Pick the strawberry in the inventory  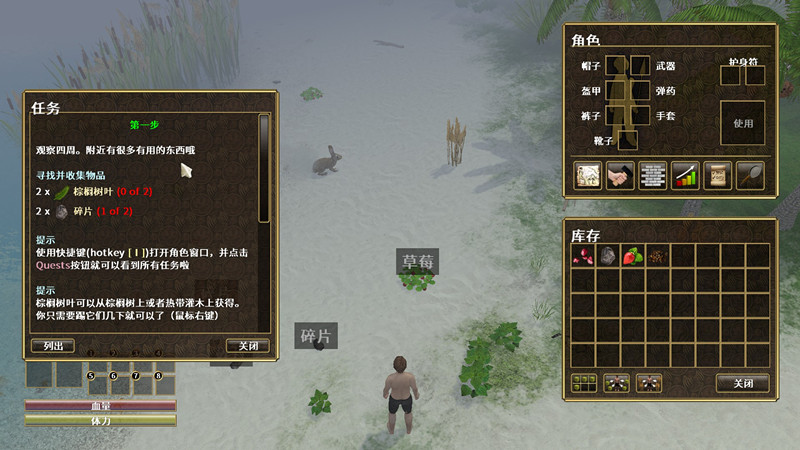coord(633,256)
